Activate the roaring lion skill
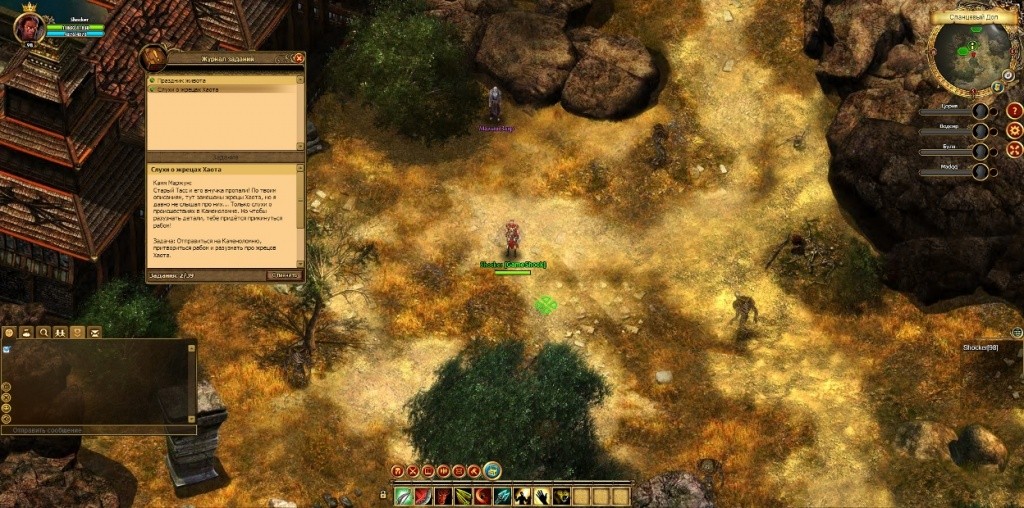 click(562, 496)
